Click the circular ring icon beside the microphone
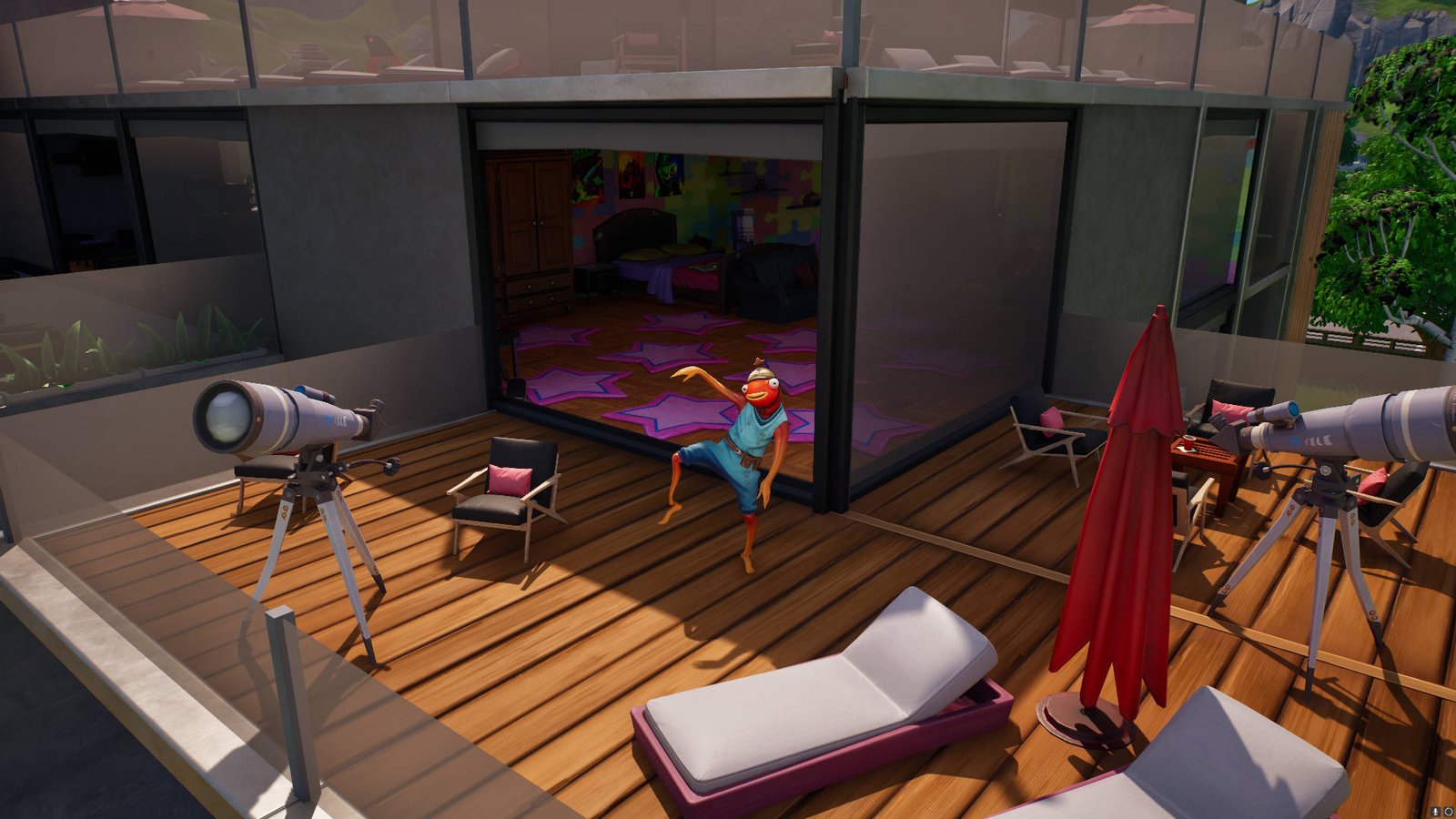This screenshot has width=1456, height=819. tap(1448, 811)
